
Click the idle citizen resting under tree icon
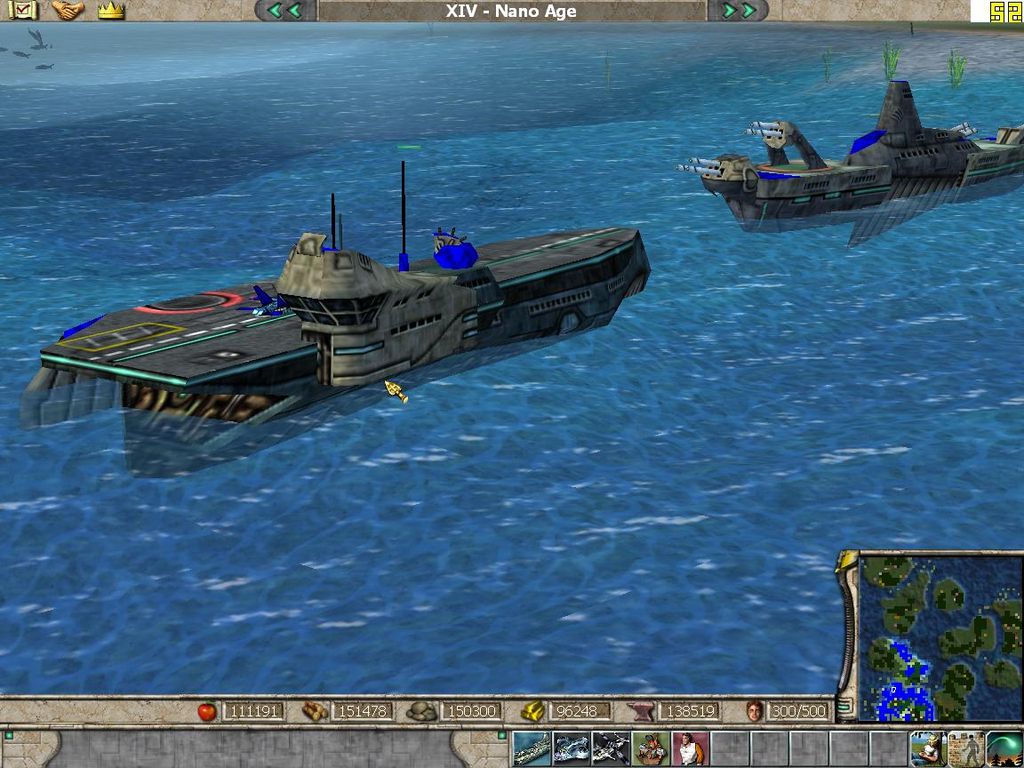[x=928, y=749]
